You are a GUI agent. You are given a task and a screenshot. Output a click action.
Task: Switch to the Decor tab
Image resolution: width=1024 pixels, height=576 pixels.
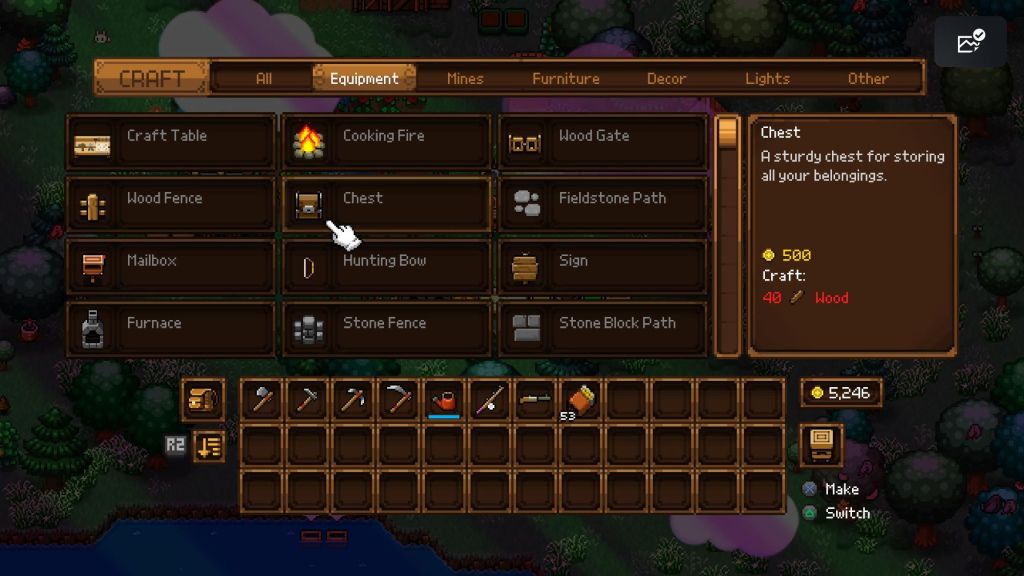tap(667, 78)
